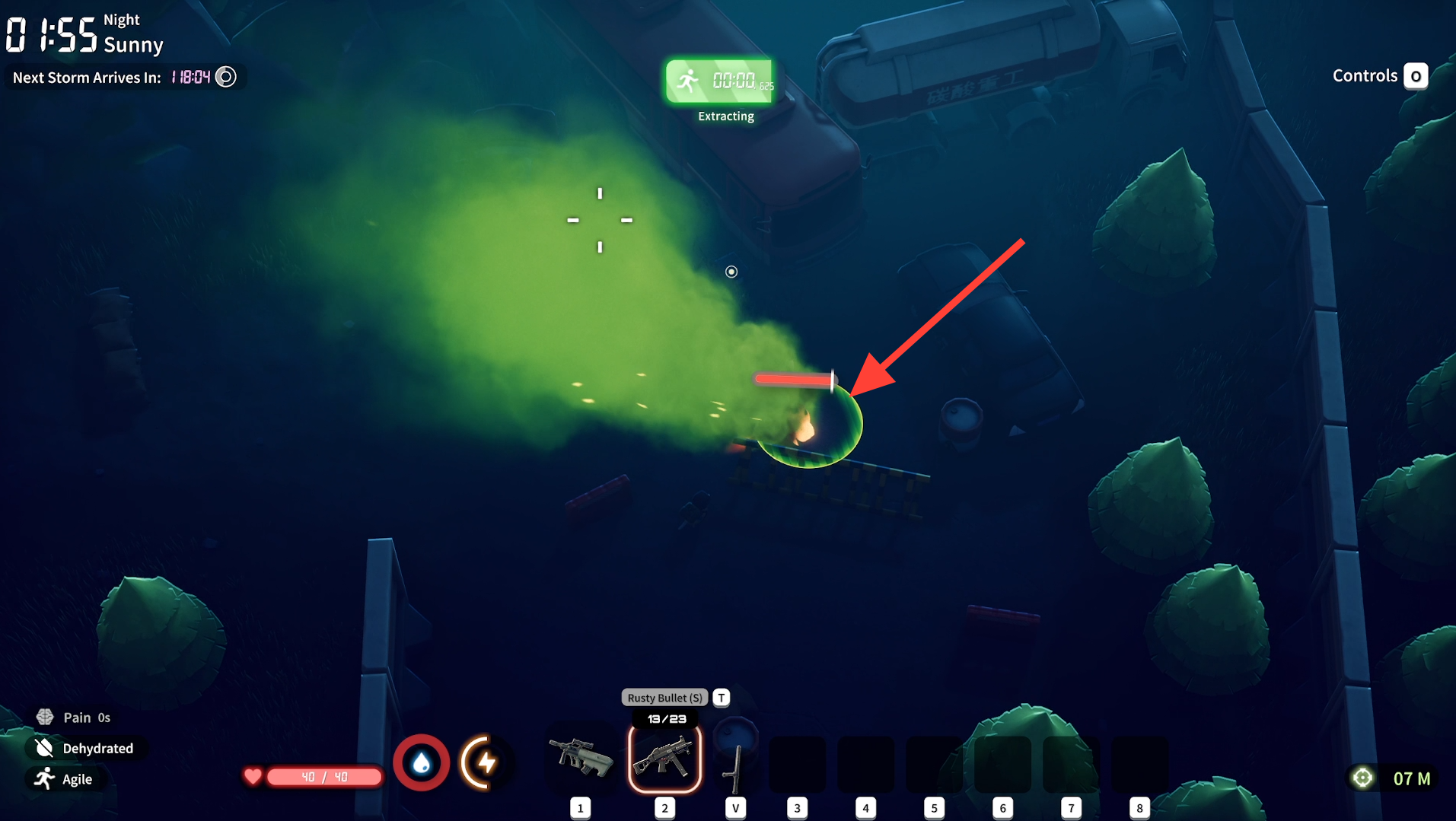Viewport: 1456px width, 821px height.
Task: Click the green Extracting countdown indicator
Action: (720, 81)
